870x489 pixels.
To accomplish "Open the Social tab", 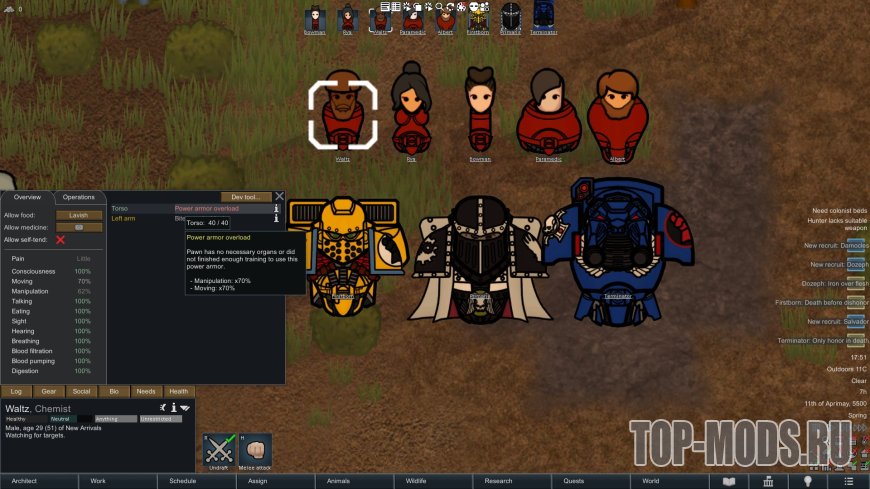I will (81, 391).
